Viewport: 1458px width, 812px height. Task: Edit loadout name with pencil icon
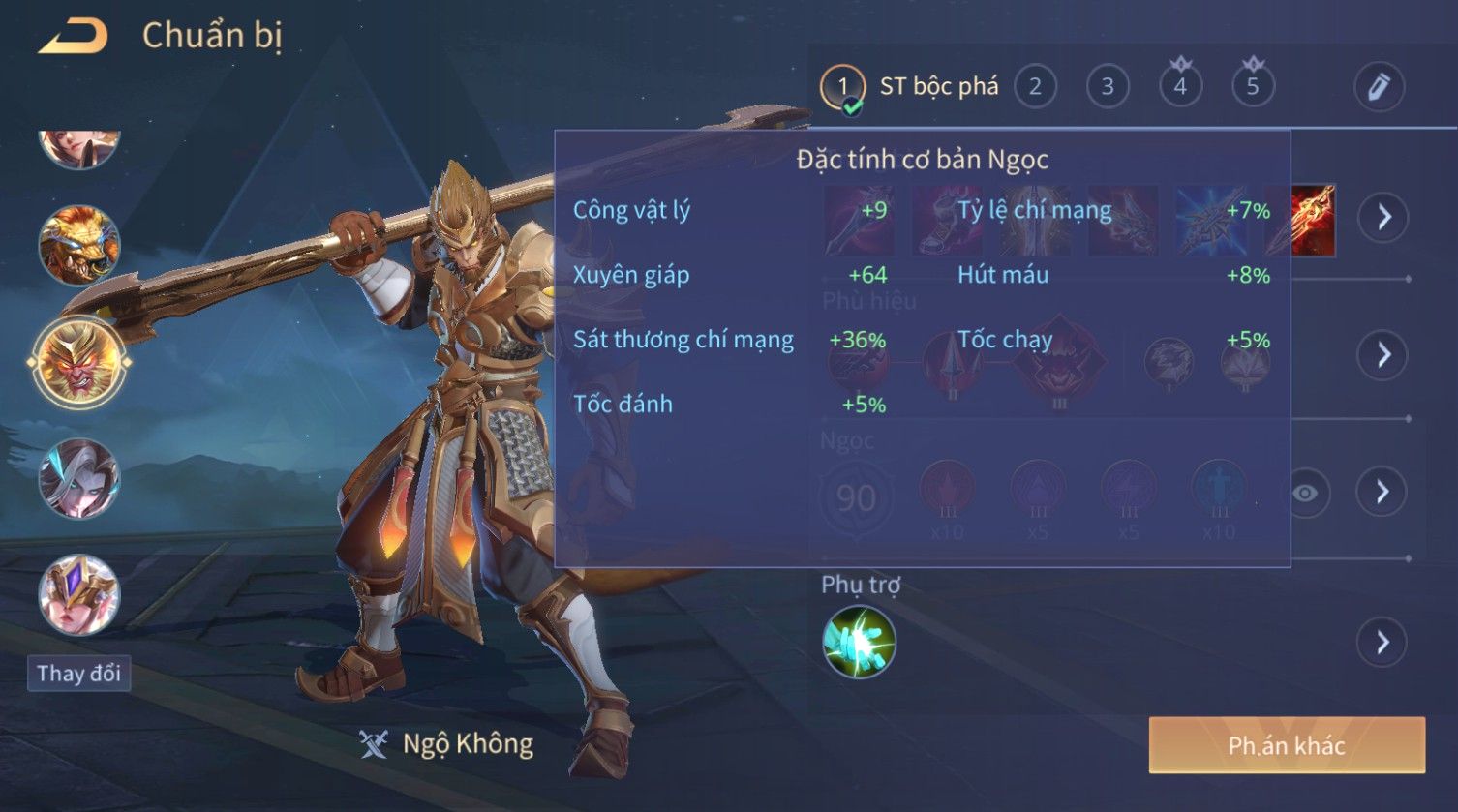tap(1379, 87)
